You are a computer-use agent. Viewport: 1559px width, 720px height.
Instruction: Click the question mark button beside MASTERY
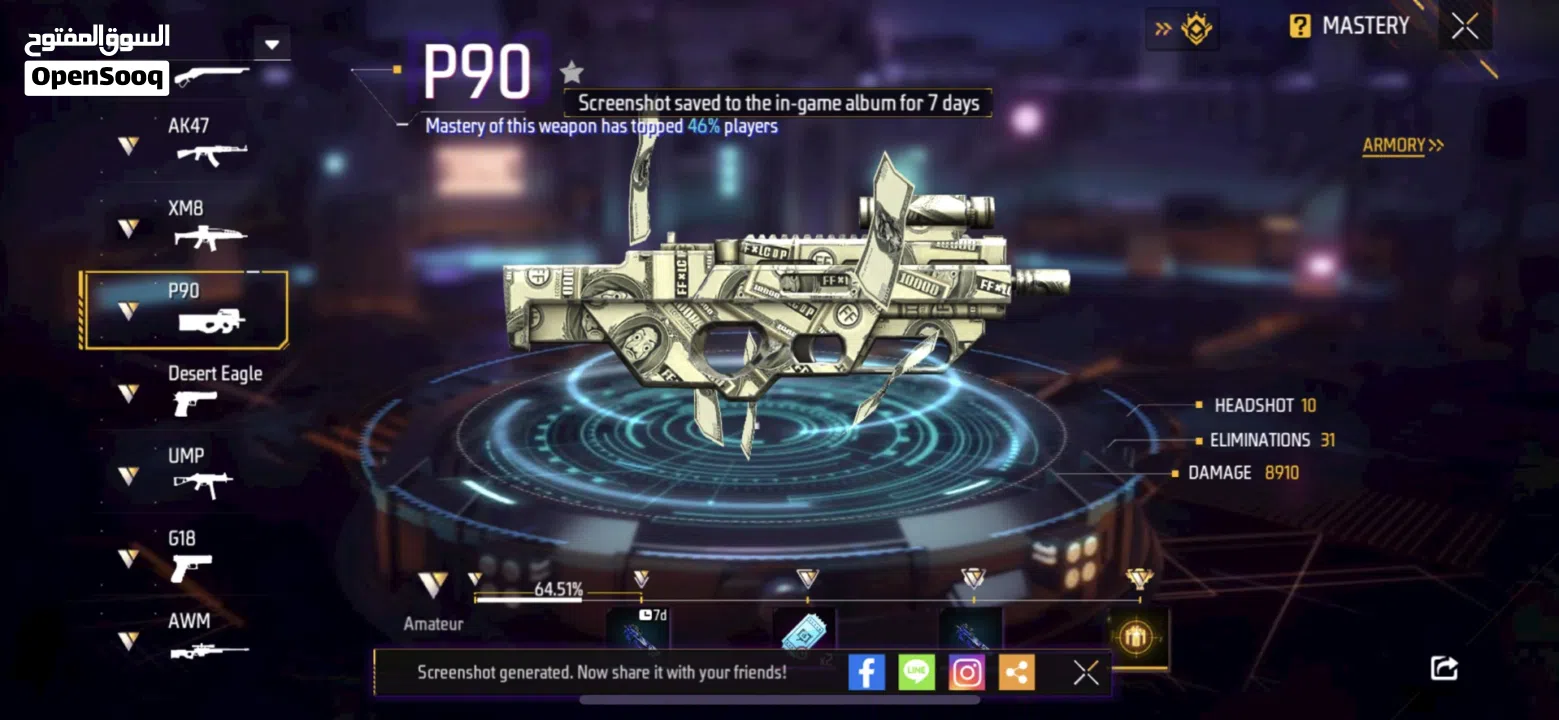tap(1297, 25)
